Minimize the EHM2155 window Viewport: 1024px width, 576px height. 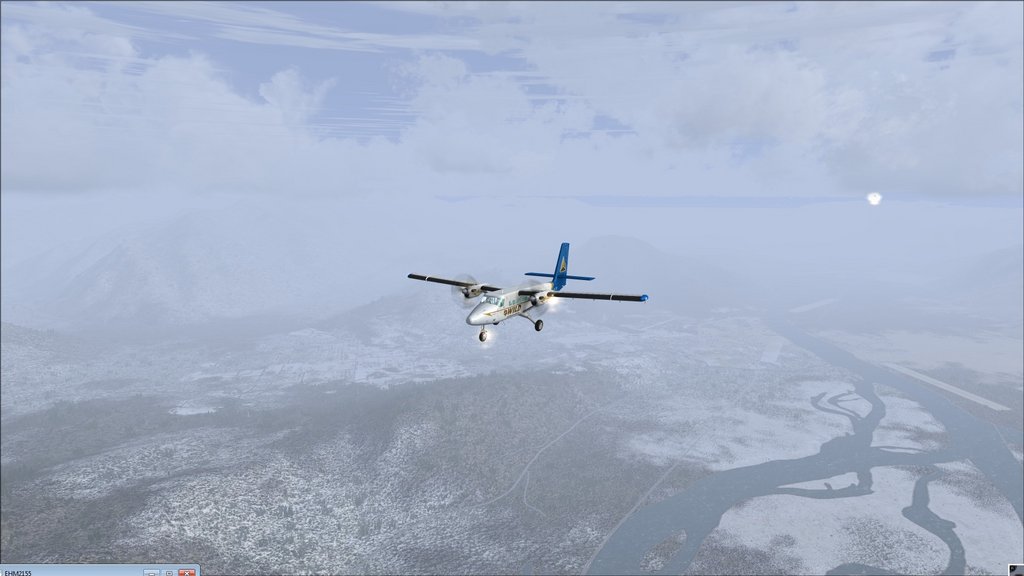click(151, 572)
